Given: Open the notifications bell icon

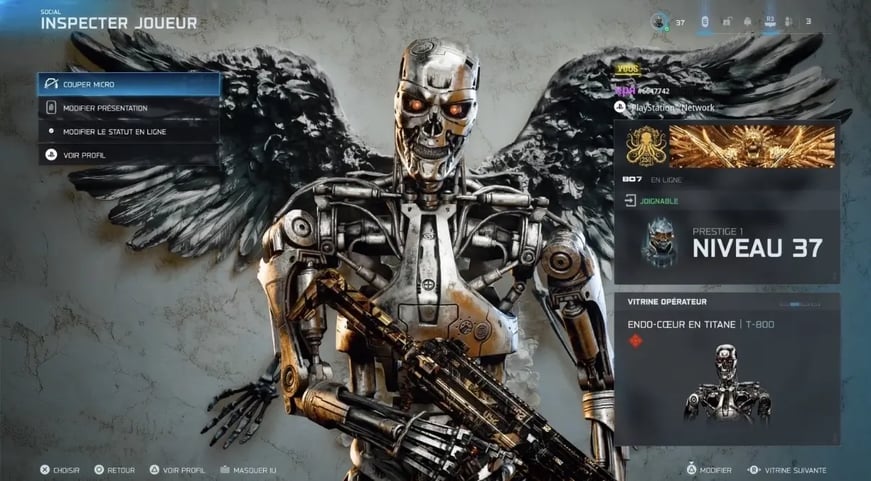Looking at the screenshot, I should 746,21.
